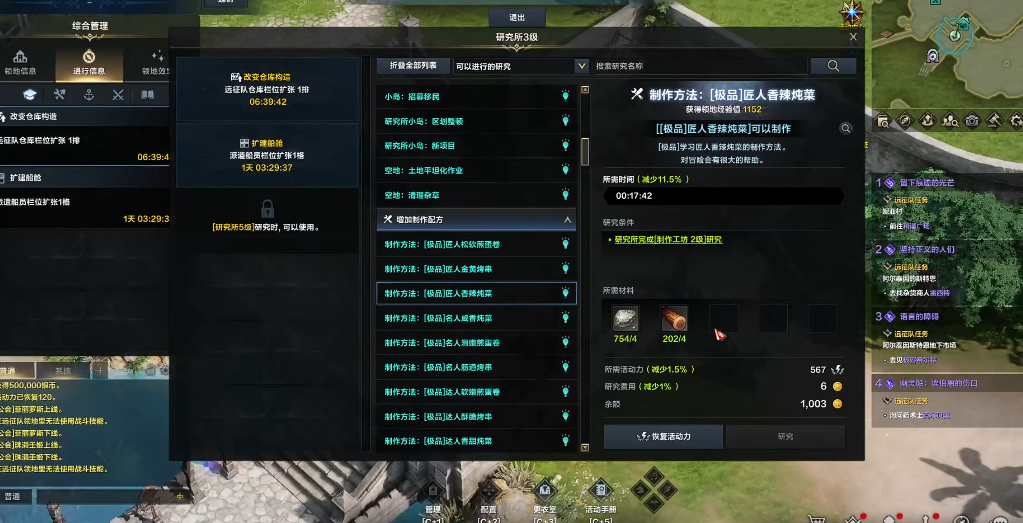Open the 研究所完成[制作工坊 2级]研究 requirement link
This screenshot has height=523, width=1023.
point(667,240)
